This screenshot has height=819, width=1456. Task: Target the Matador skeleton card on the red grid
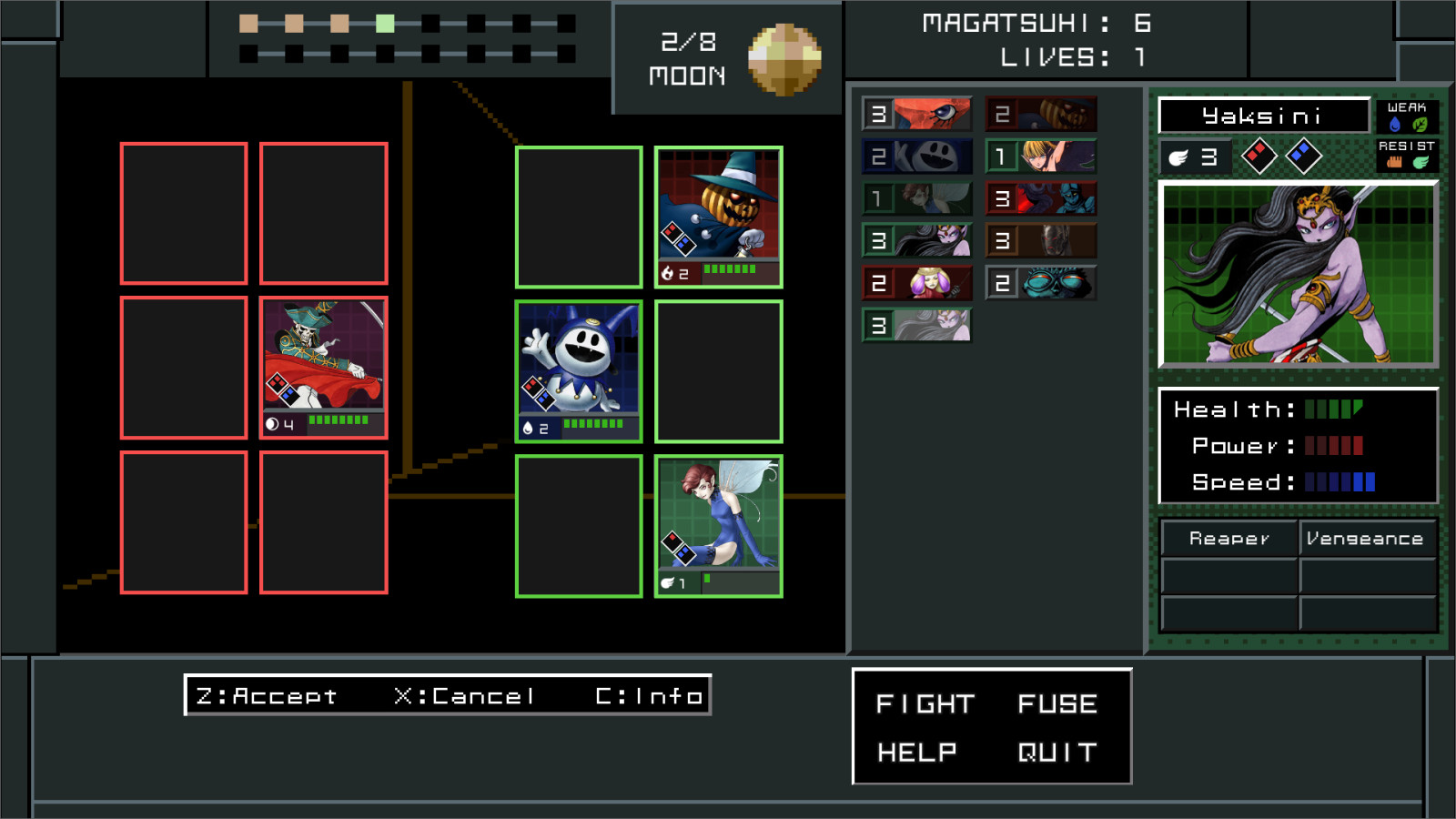pyautogui.click(x=324, y=367)
